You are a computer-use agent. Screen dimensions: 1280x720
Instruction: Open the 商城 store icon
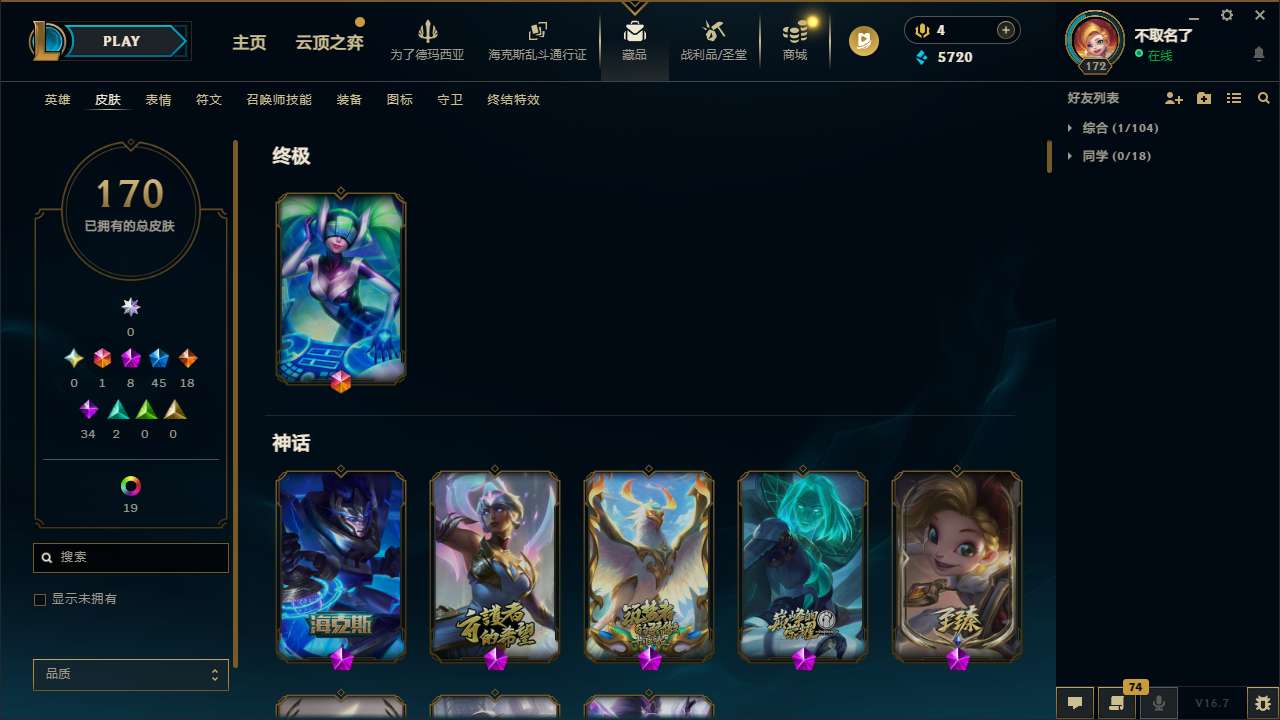794,40
